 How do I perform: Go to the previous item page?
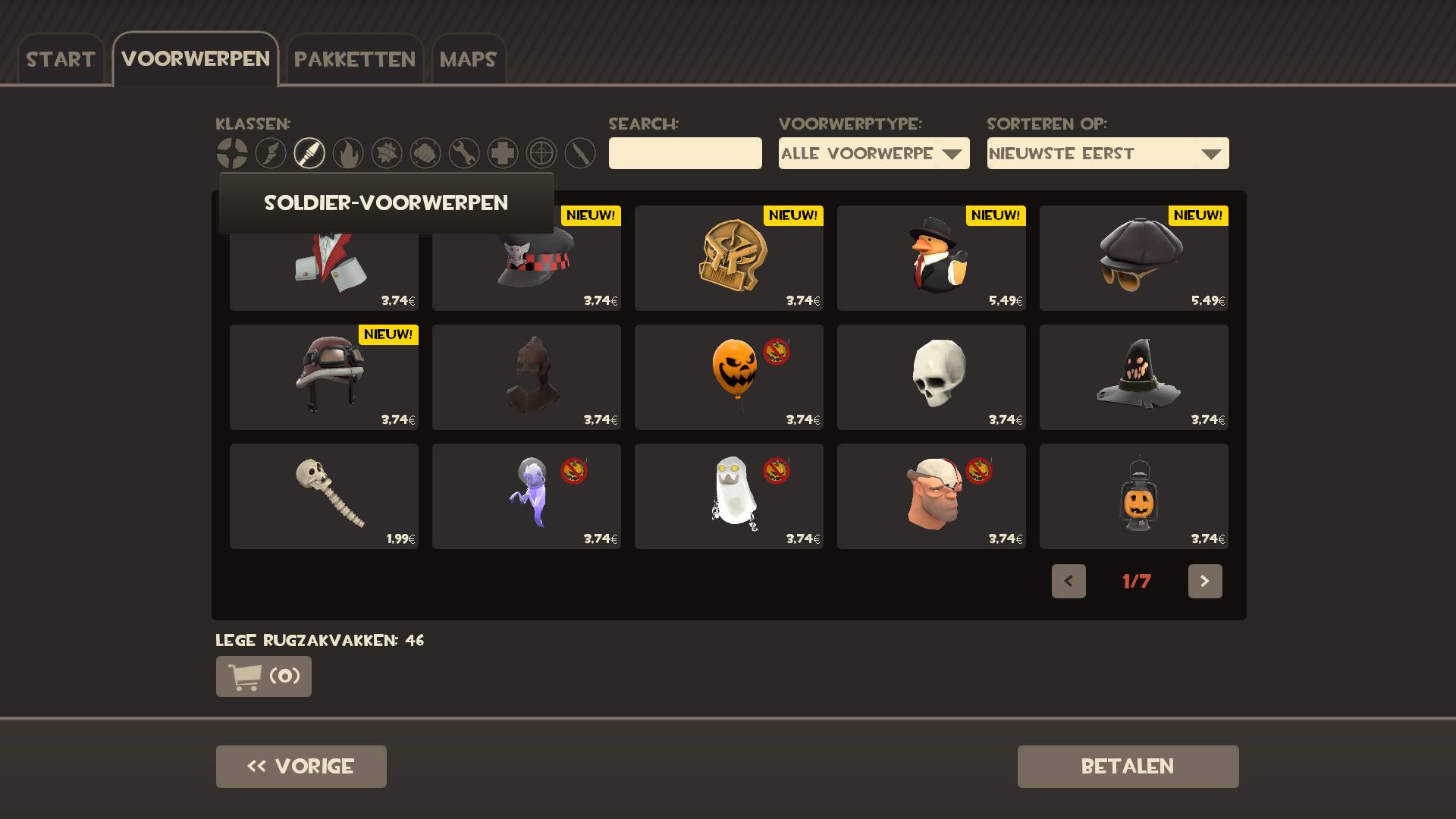pos(1068,581)
